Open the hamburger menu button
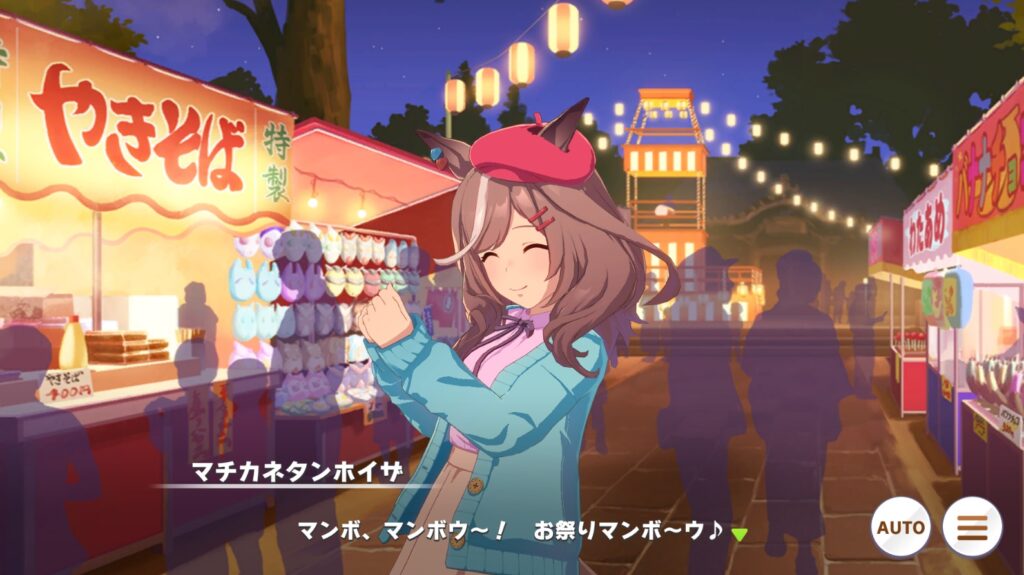Viewport: 1024px width, 575px height. pyautogui.click(x=972, y=527)
